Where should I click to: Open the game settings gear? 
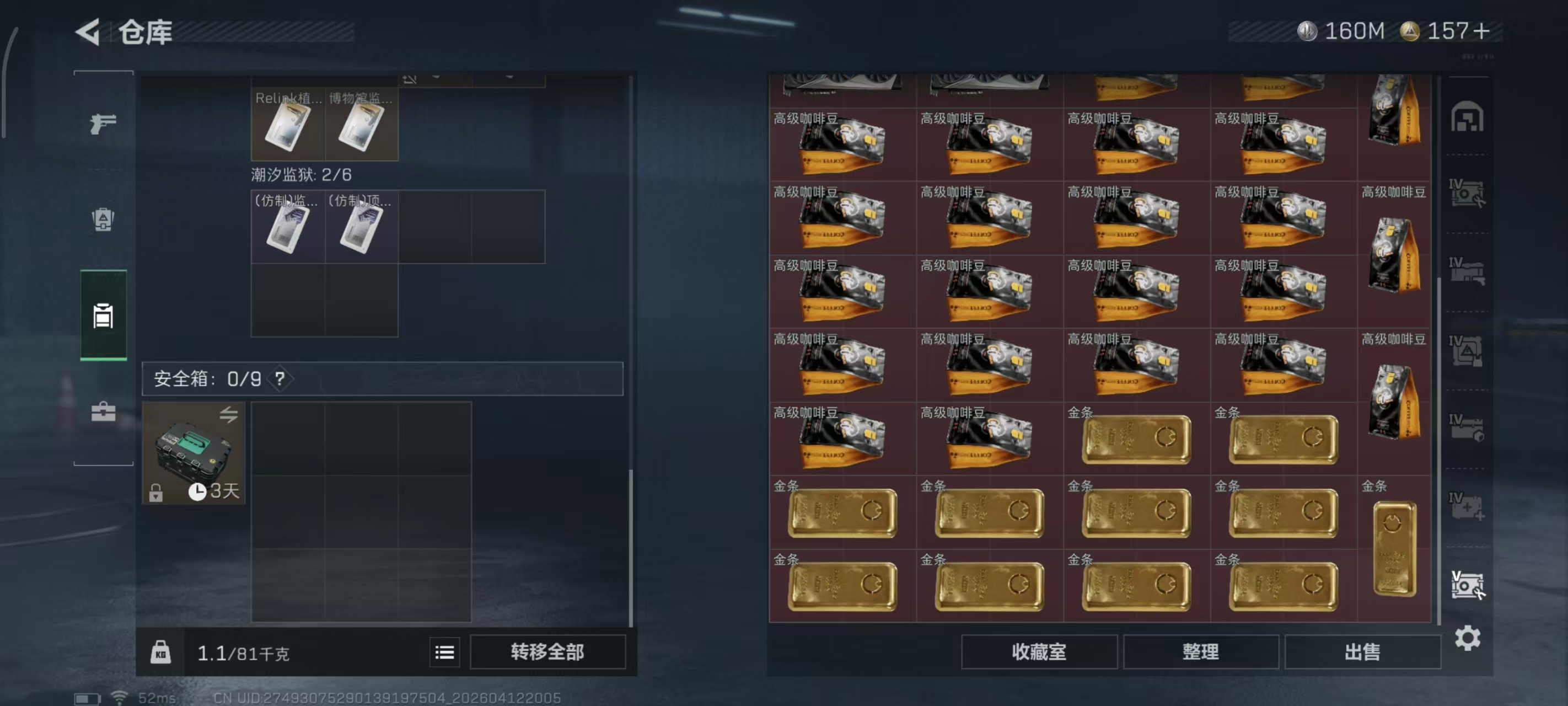(1468, 638)
